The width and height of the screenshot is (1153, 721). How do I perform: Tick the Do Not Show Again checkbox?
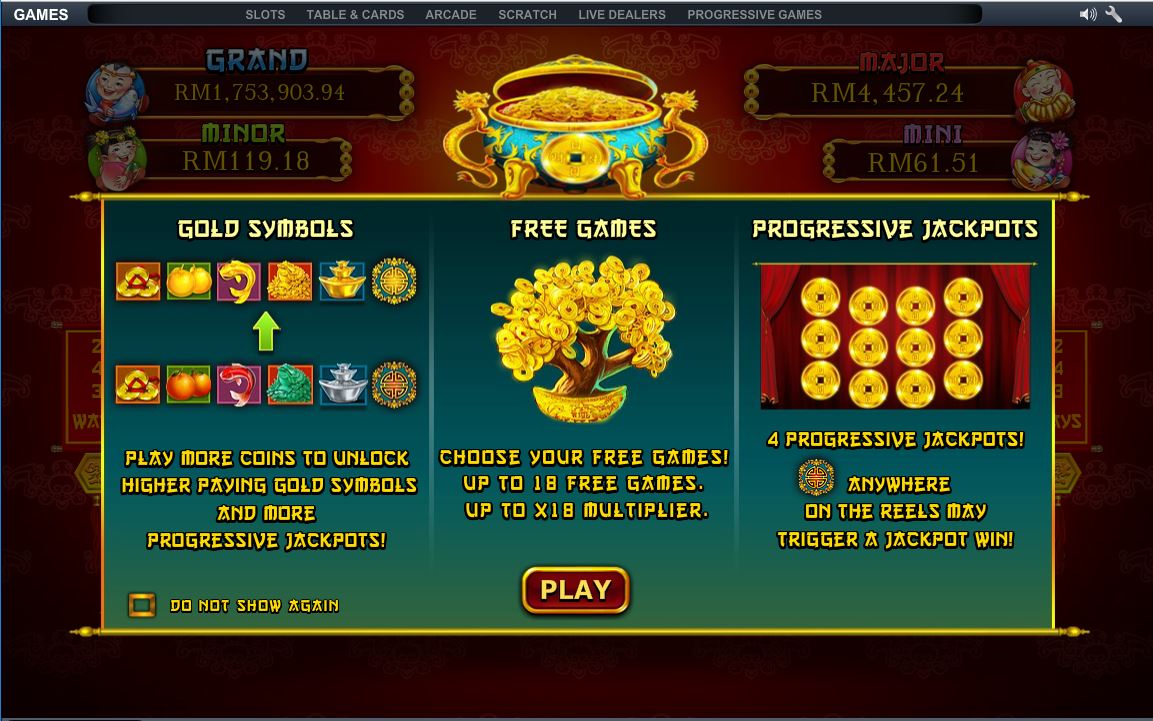142,605
